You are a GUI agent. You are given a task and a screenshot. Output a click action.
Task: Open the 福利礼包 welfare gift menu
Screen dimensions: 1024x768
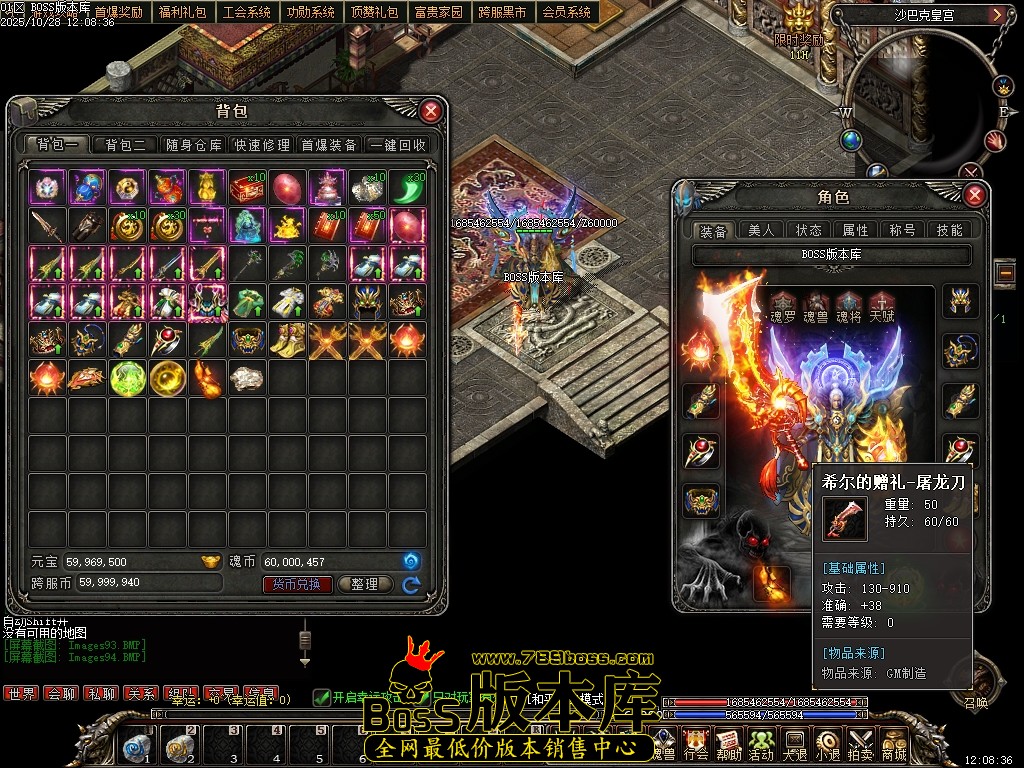tap(182, 13)
